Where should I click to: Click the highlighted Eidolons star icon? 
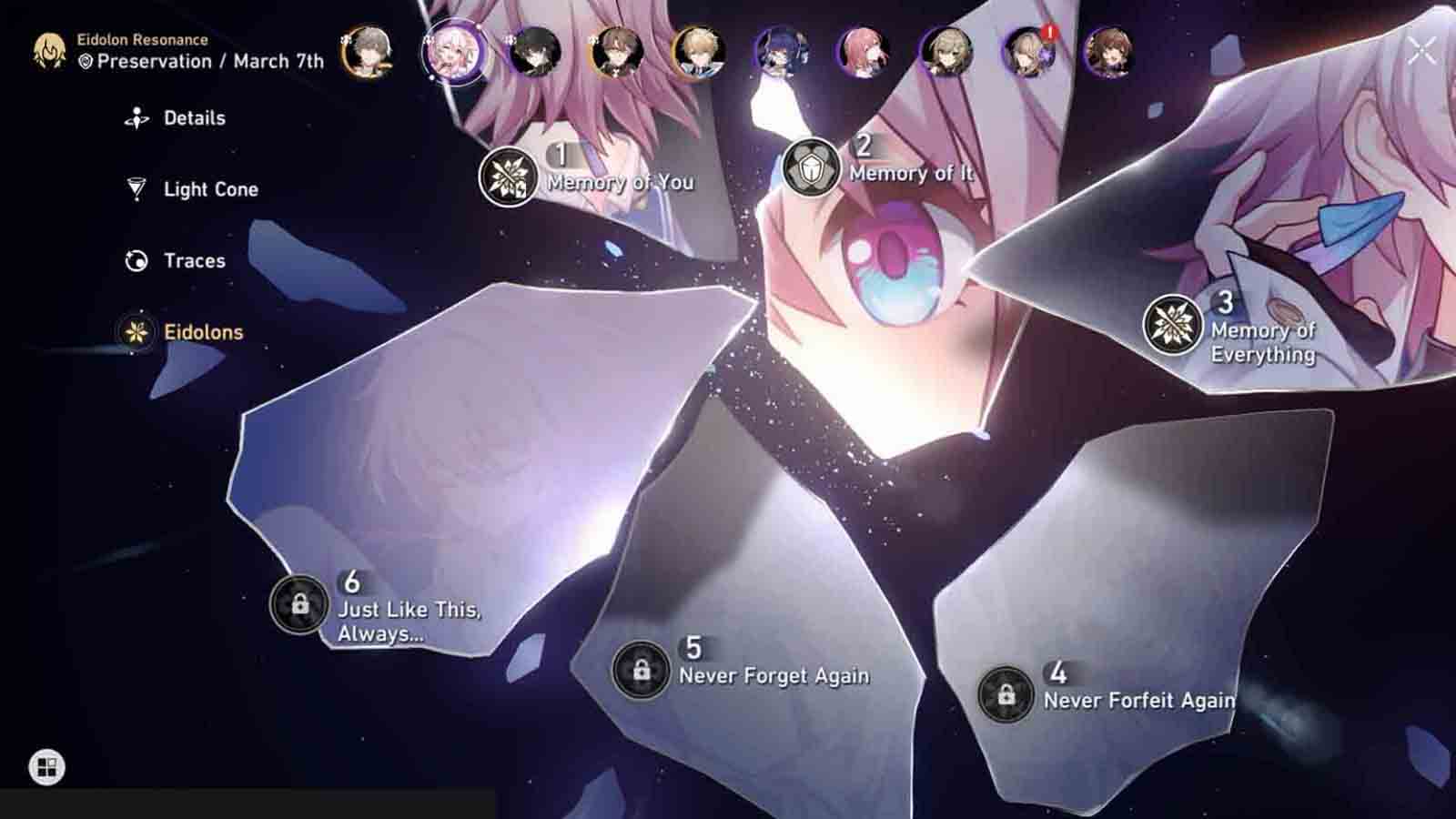136,331
